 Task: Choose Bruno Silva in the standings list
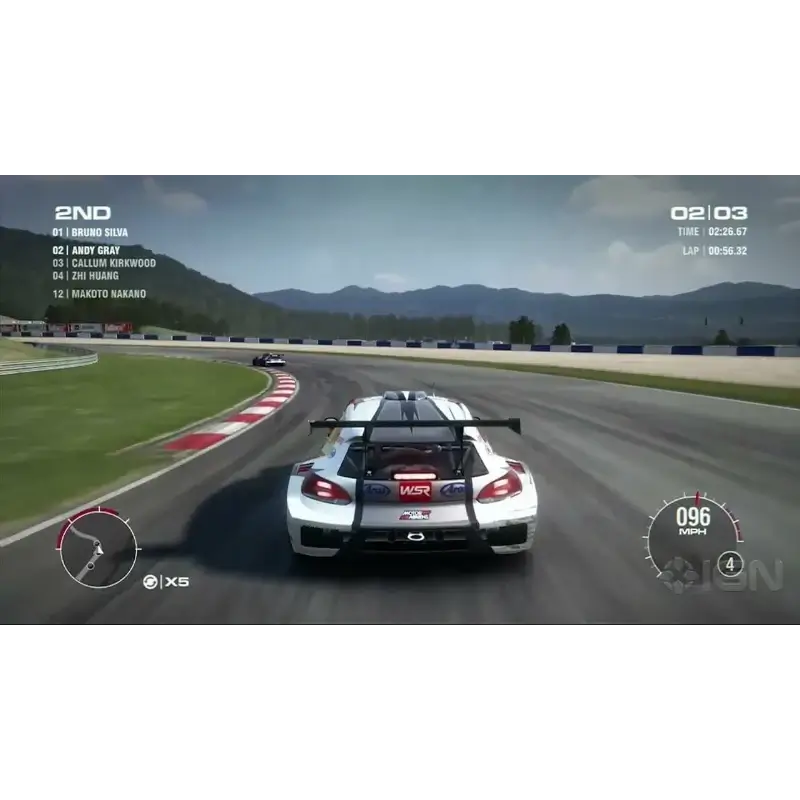click(91, 233)
